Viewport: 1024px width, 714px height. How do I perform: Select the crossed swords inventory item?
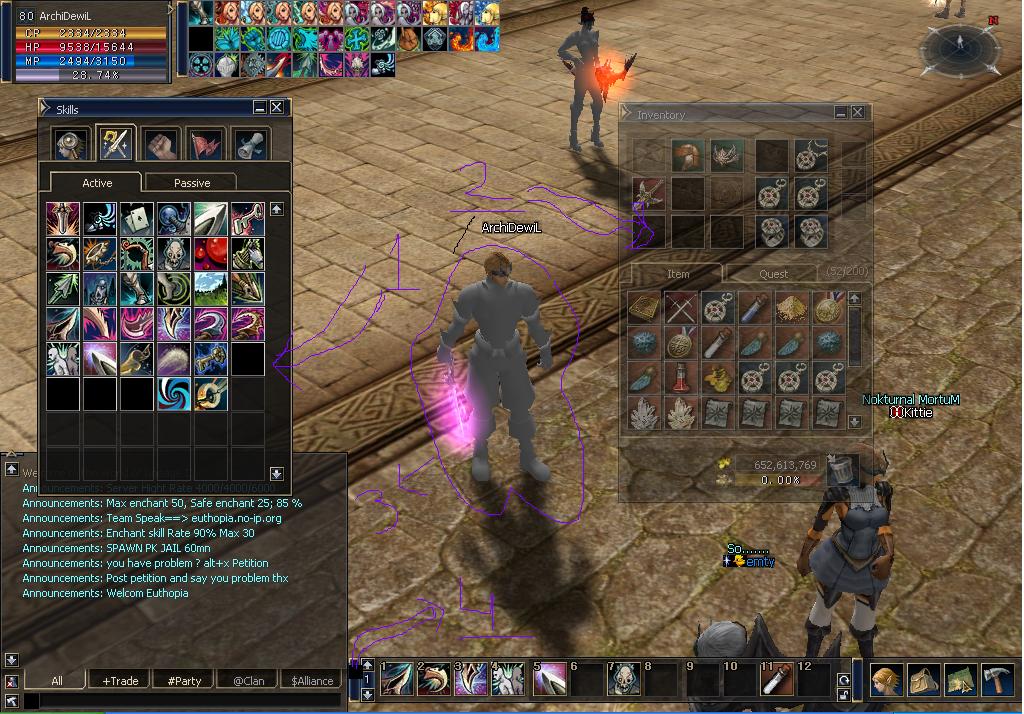tap(682, 308)
